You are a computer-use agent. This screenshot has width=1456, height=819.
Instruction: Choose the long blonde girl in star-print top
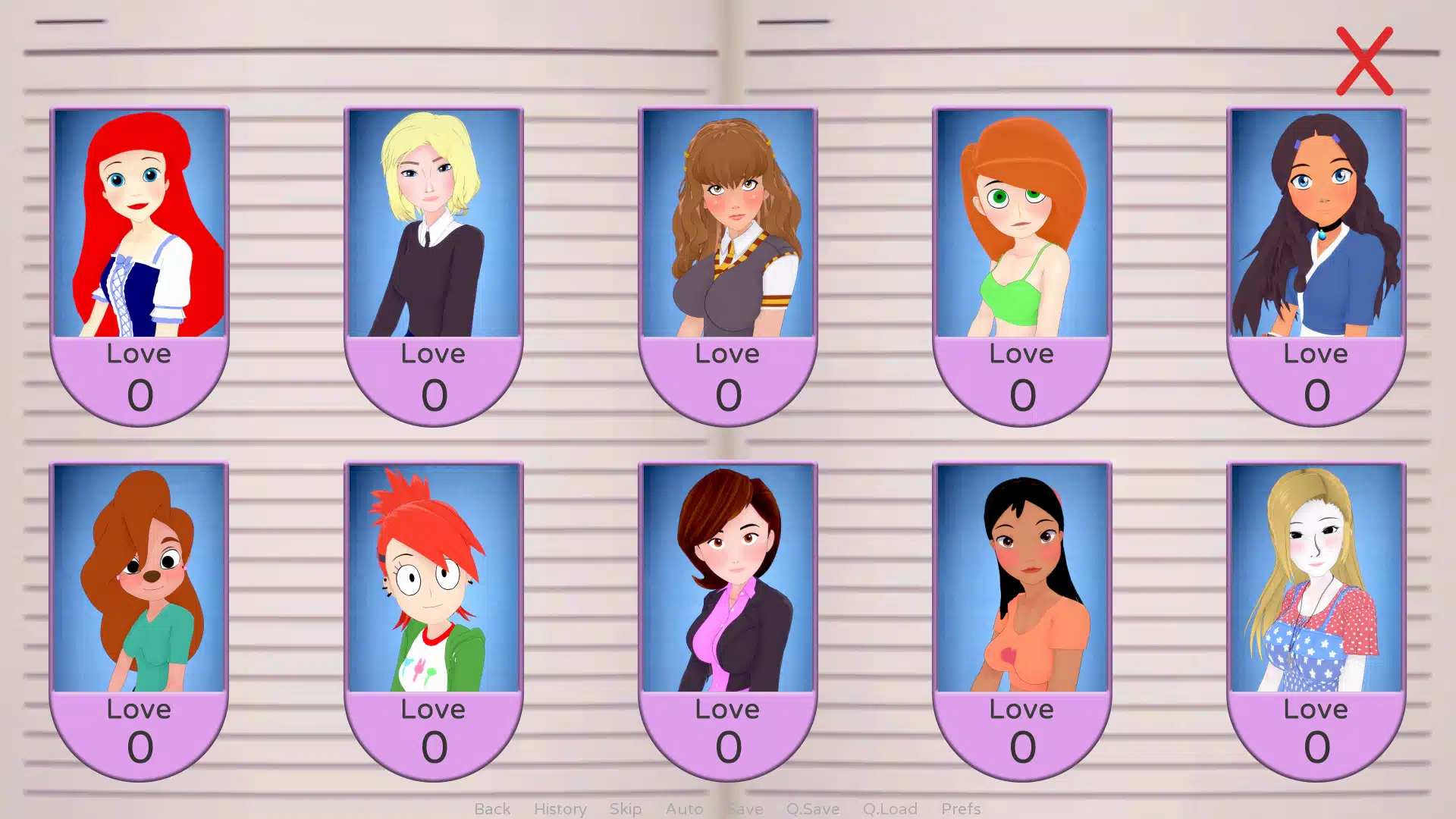coord(1316,579)
